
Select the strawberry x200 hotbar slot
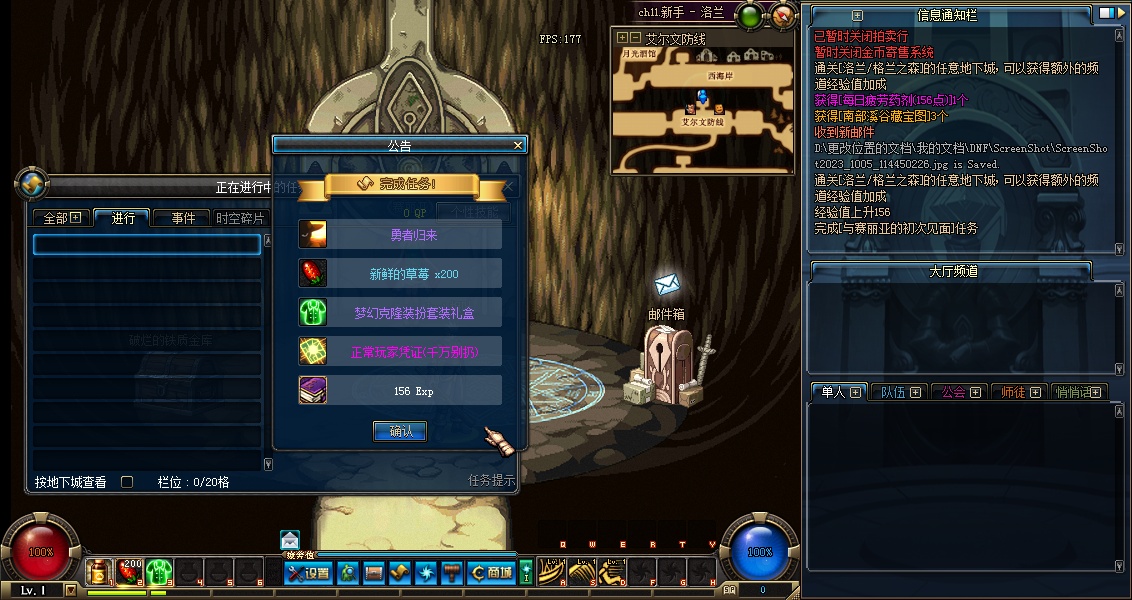point(129,572)
